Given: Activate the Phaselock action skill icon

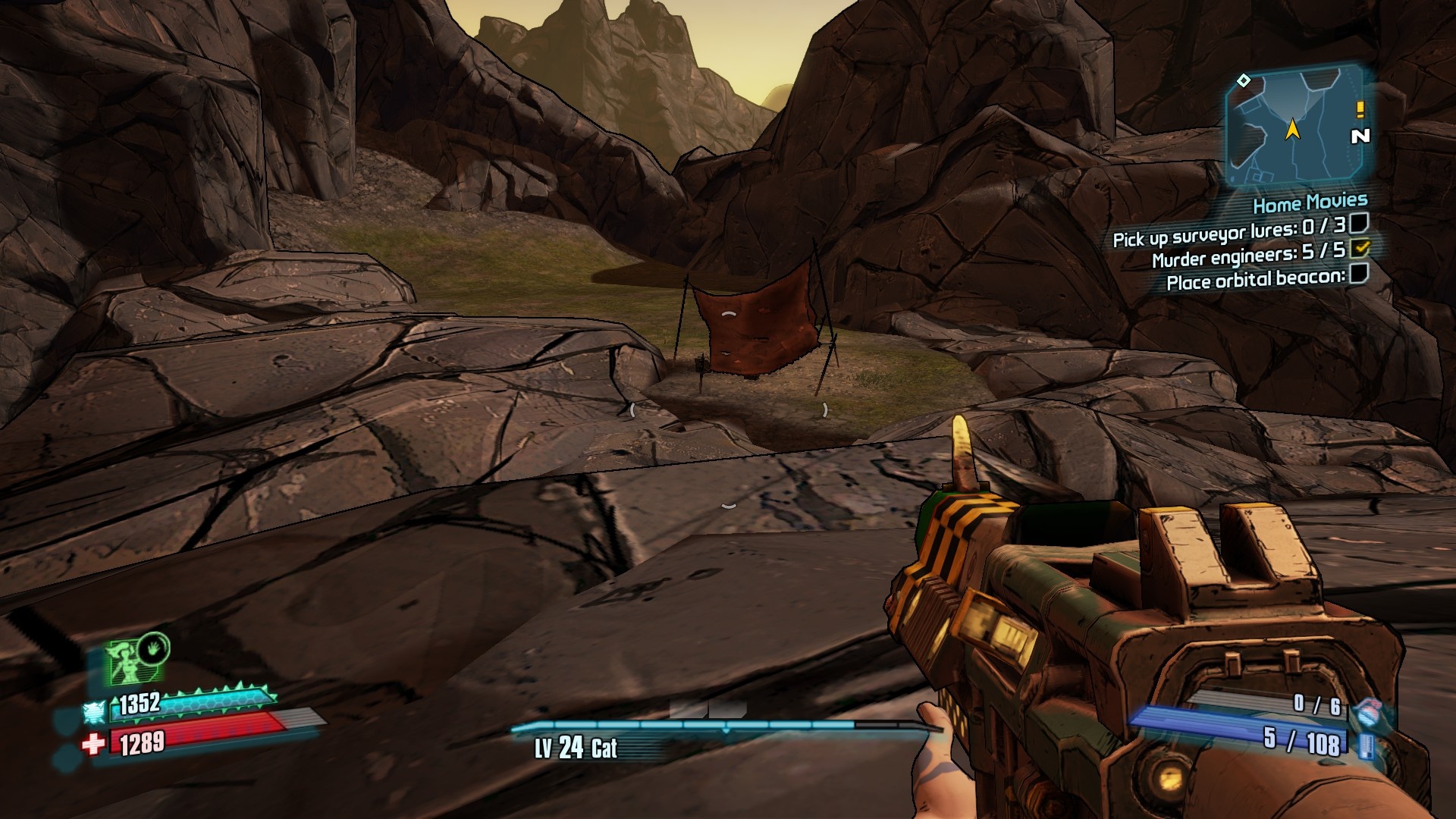Looking at the screenshot, I should (x=138, y=658).
